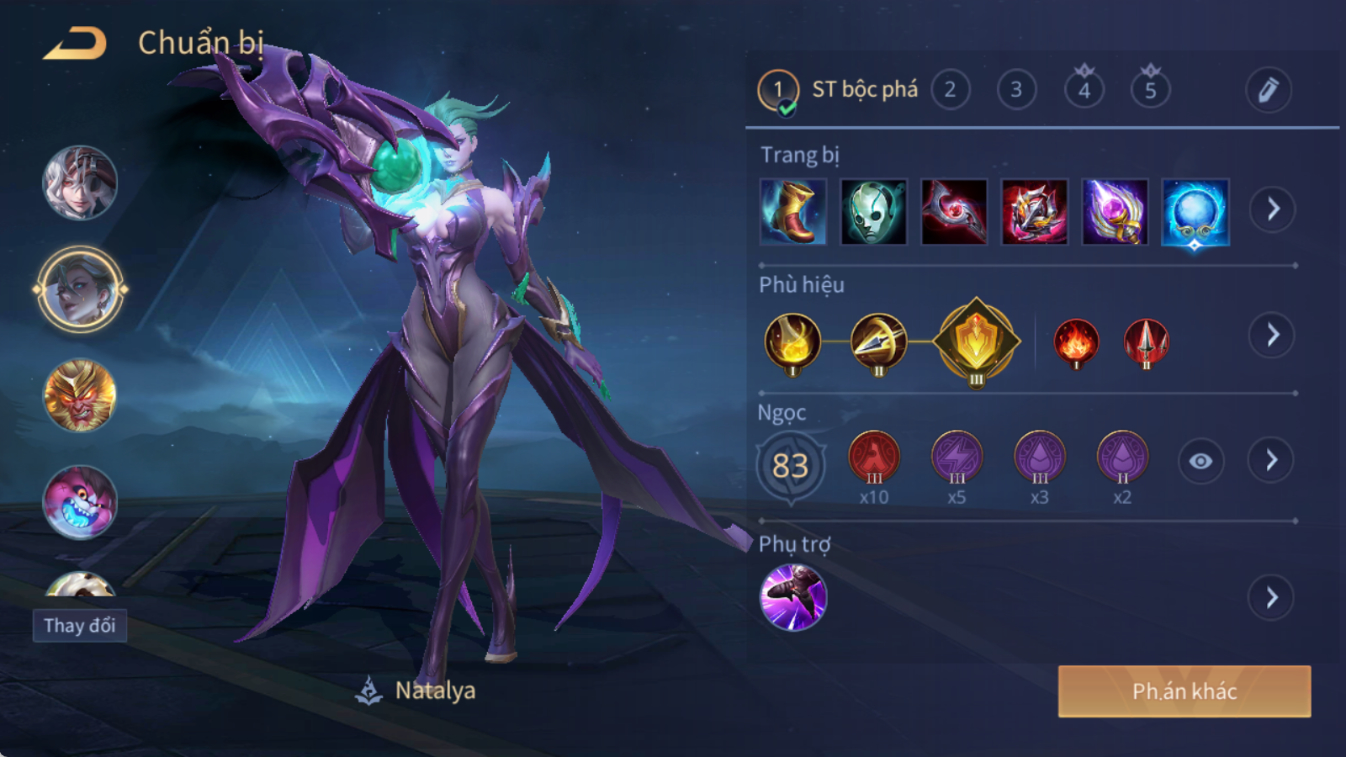Go back using the return arrow
The image size is (1346, 757).
pyautogui.click(x=75, y=44)
